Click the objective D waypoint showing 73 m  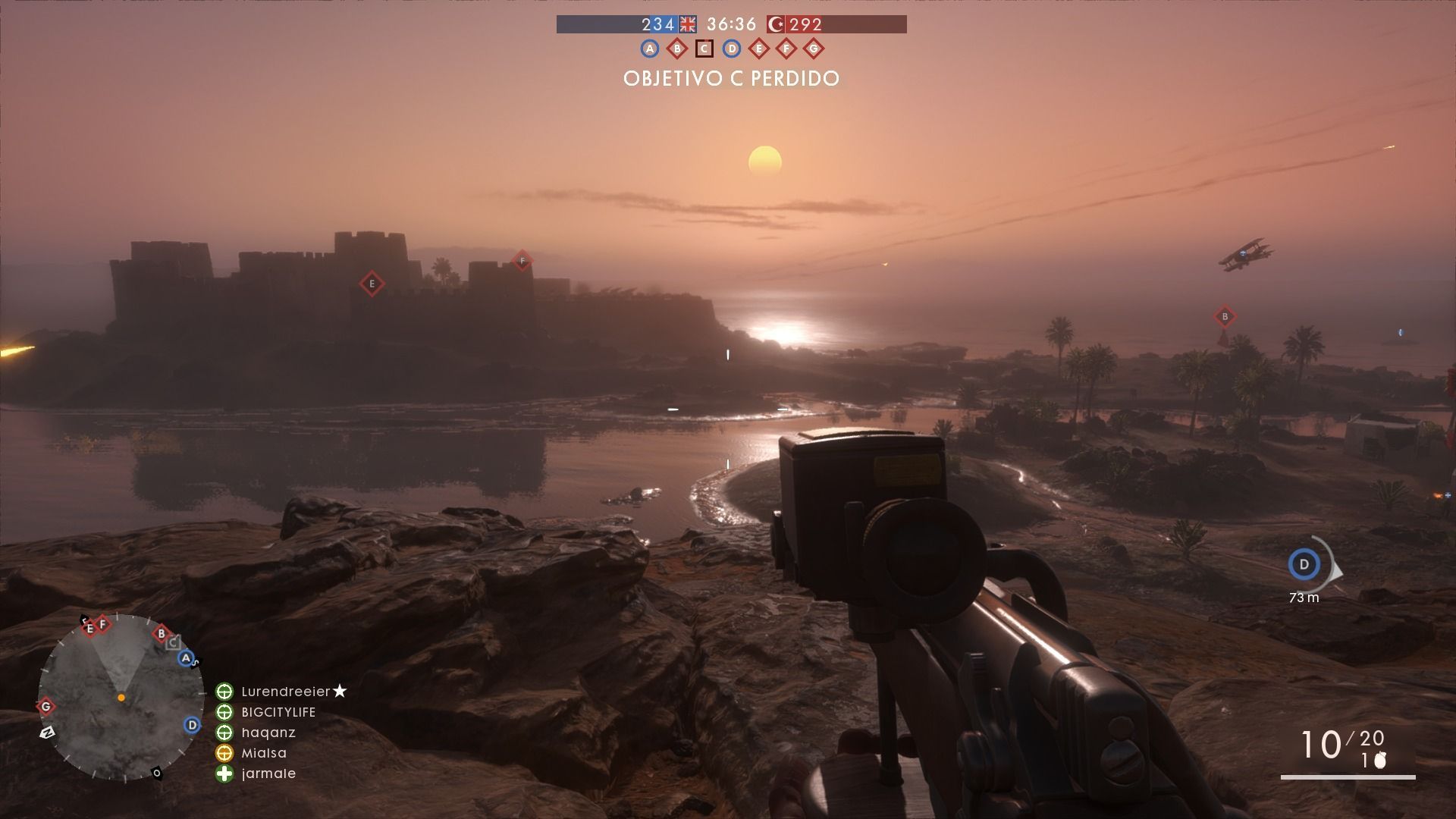pos(1304,564)
